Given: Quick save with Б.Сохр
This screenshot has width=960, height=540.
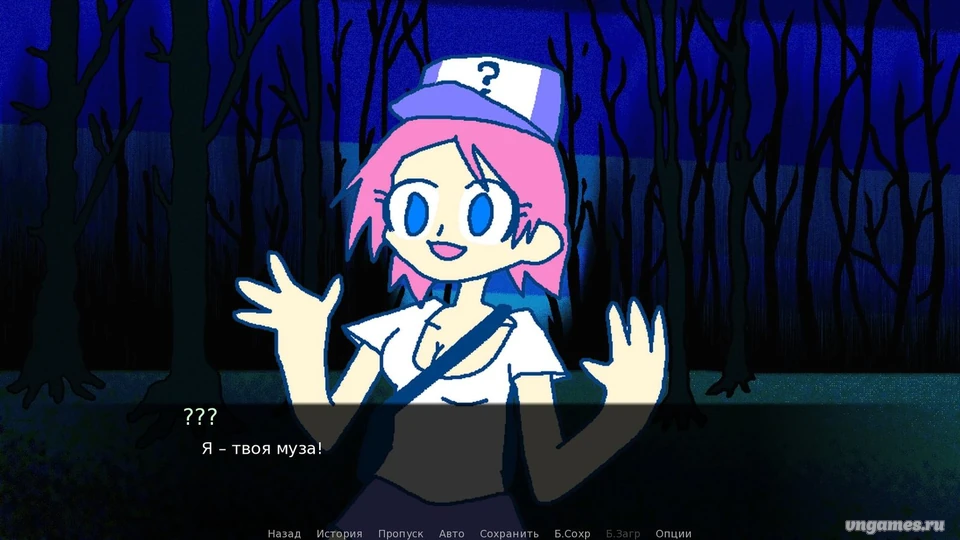Looking at the screenshot, I should point(572,533).
